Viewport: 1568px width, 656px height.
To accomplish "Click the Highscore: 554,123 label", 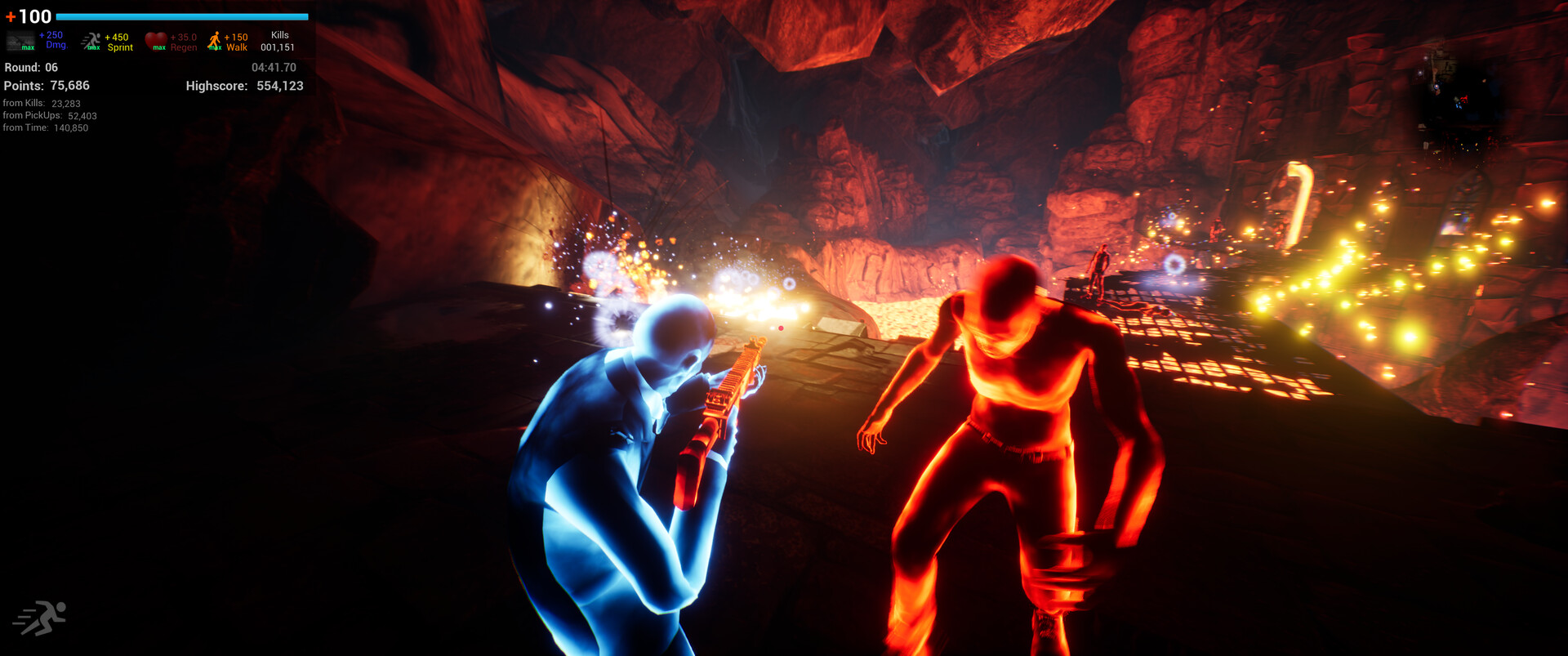I will point(245,86).
